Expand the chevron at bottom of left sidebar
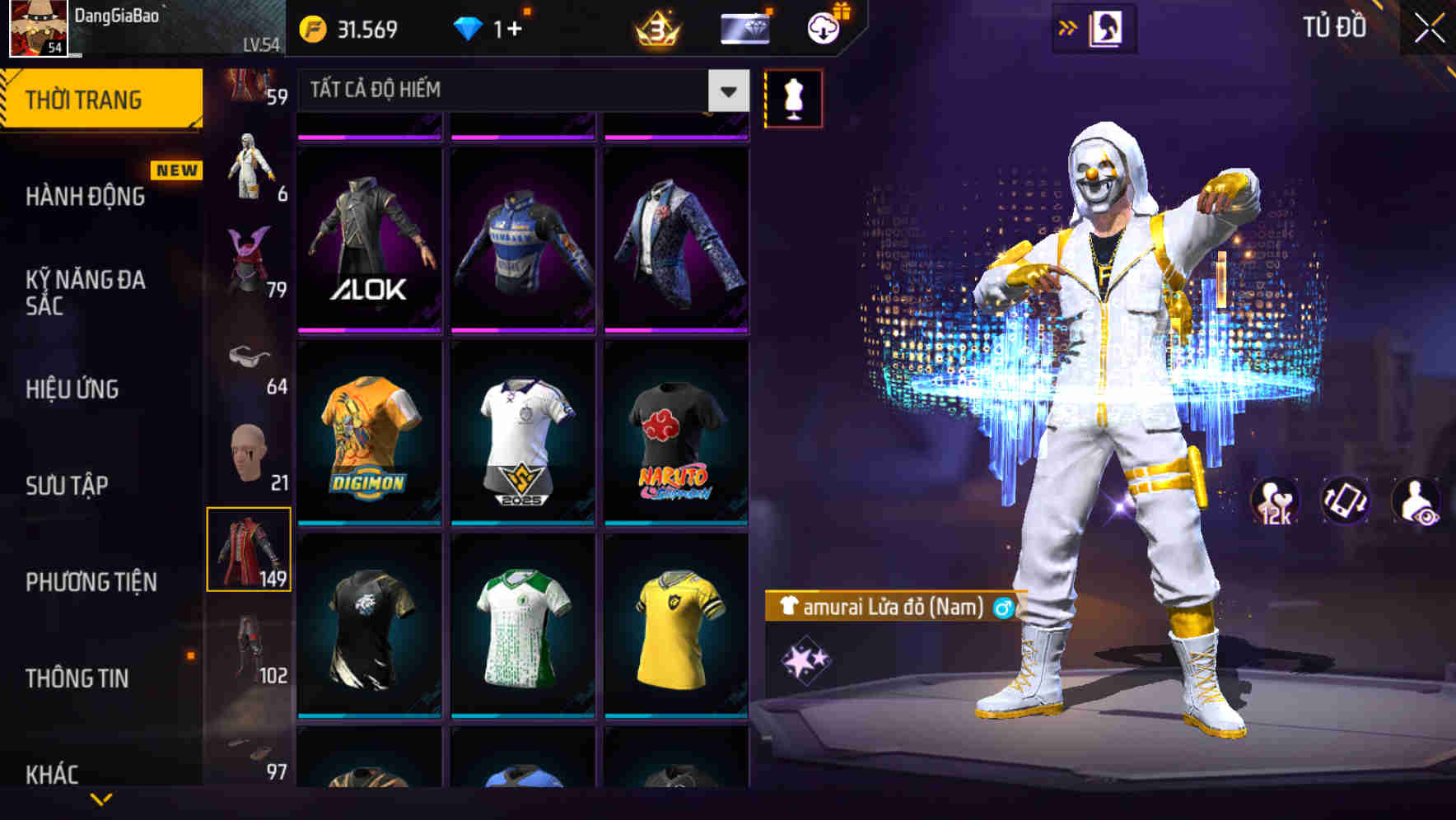The height and width of the screenshot is (820, 1456). click(100, 800)
